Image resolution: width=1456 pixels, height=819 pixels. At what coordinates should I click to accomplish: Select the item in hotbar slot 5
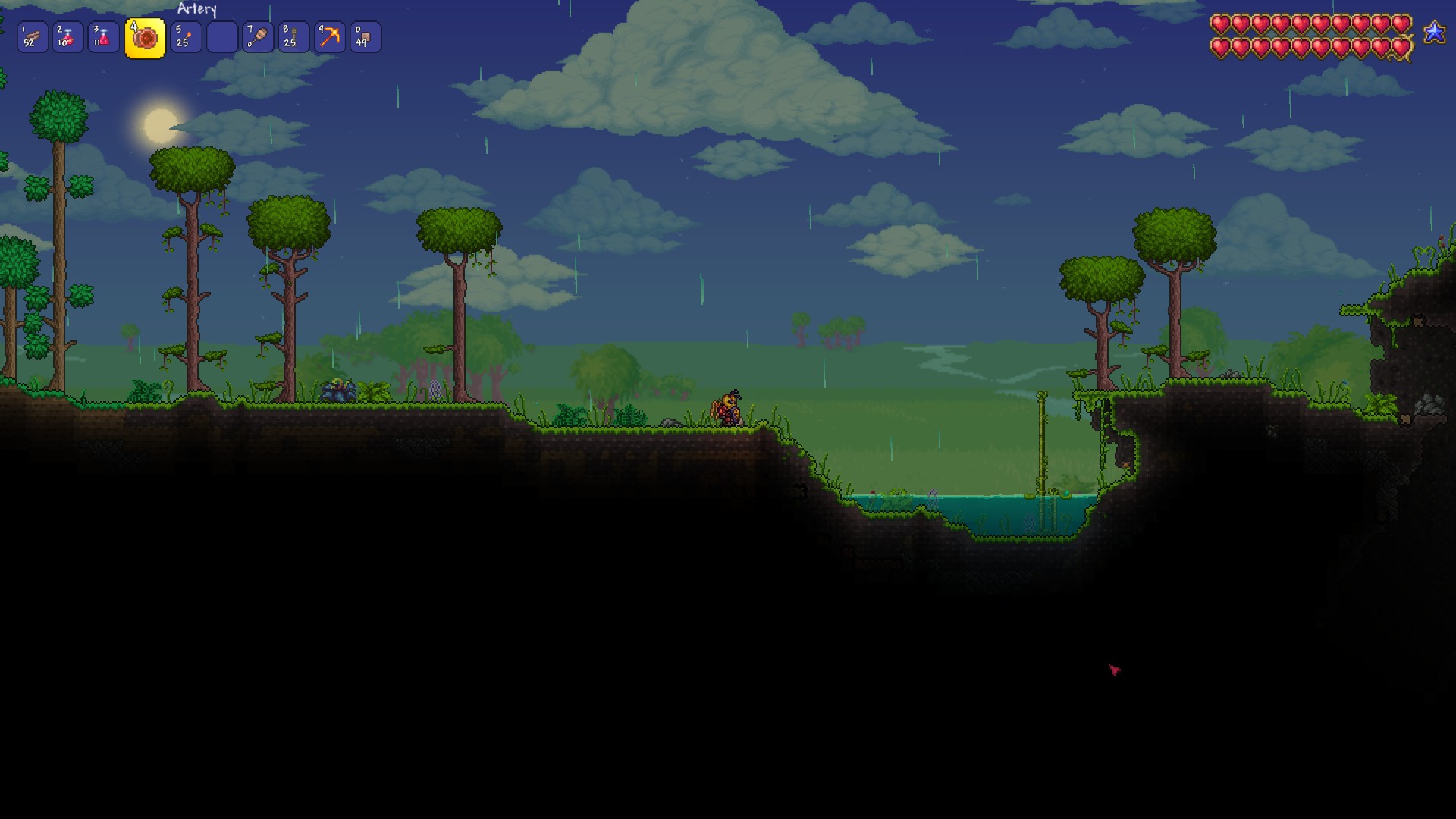[186, 36]
